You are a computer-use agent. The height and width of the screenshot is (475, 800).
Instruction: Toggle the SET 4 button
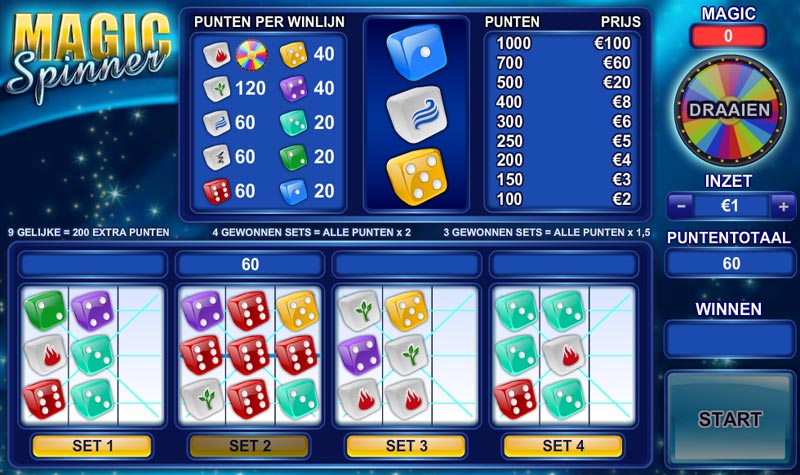562,445
